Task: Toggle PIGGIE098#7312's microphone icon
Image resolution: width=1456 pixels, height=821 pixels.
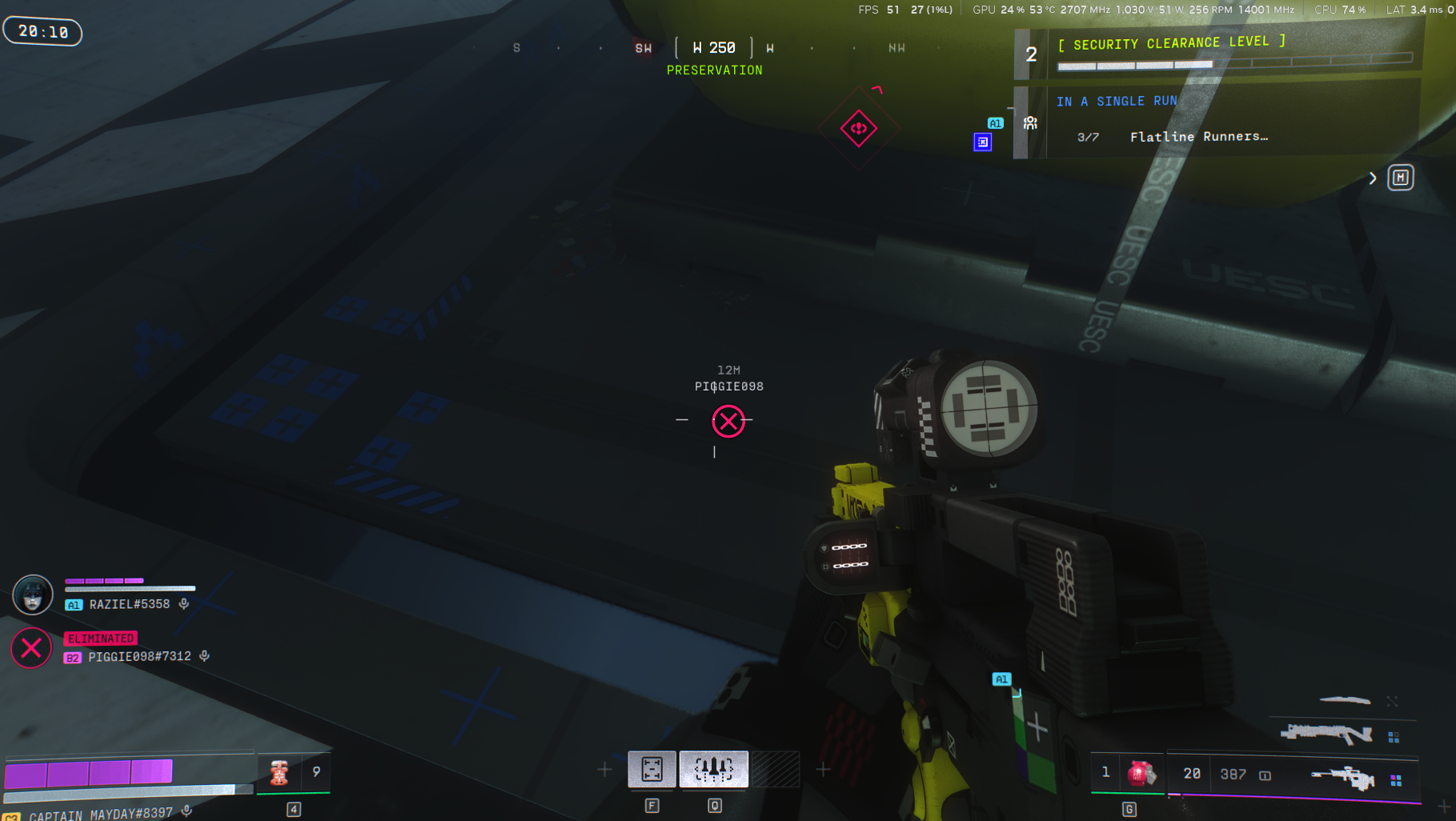Action: tap(205, 656)
